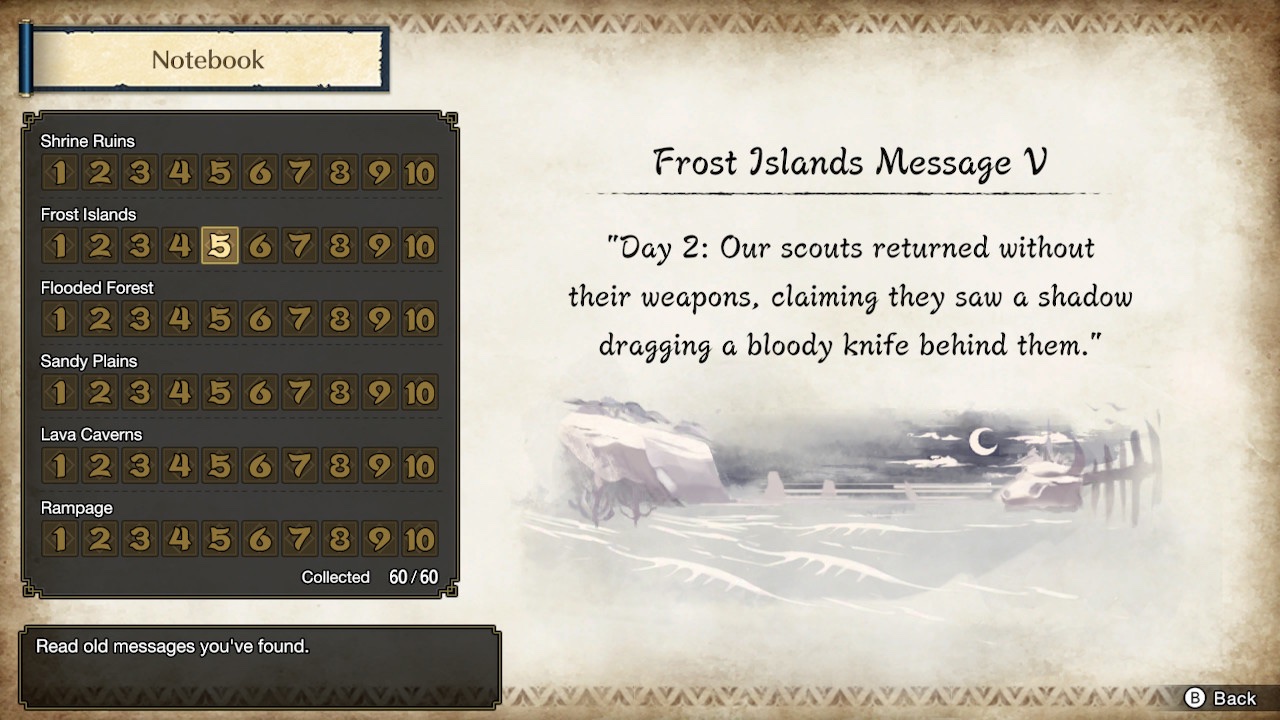The width and height of the screenshot is (1280, 720).
Task: Open Flooded Forest message 3
Action: tap(139, 319)
